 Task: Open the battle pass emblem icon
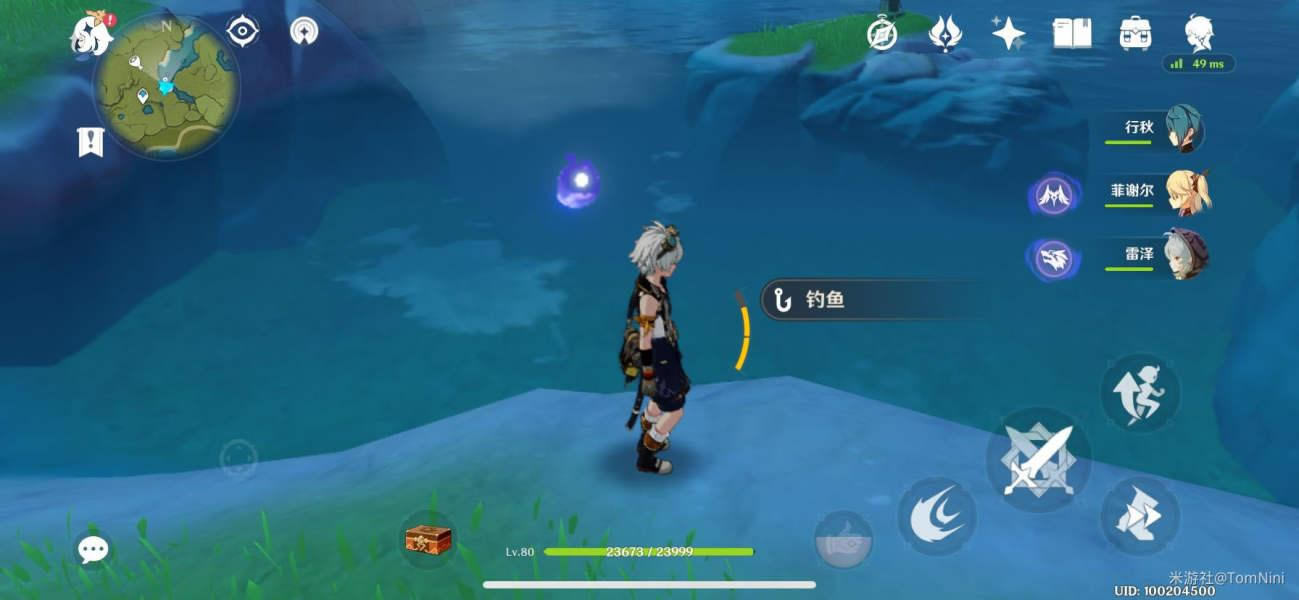pos(944,34)
